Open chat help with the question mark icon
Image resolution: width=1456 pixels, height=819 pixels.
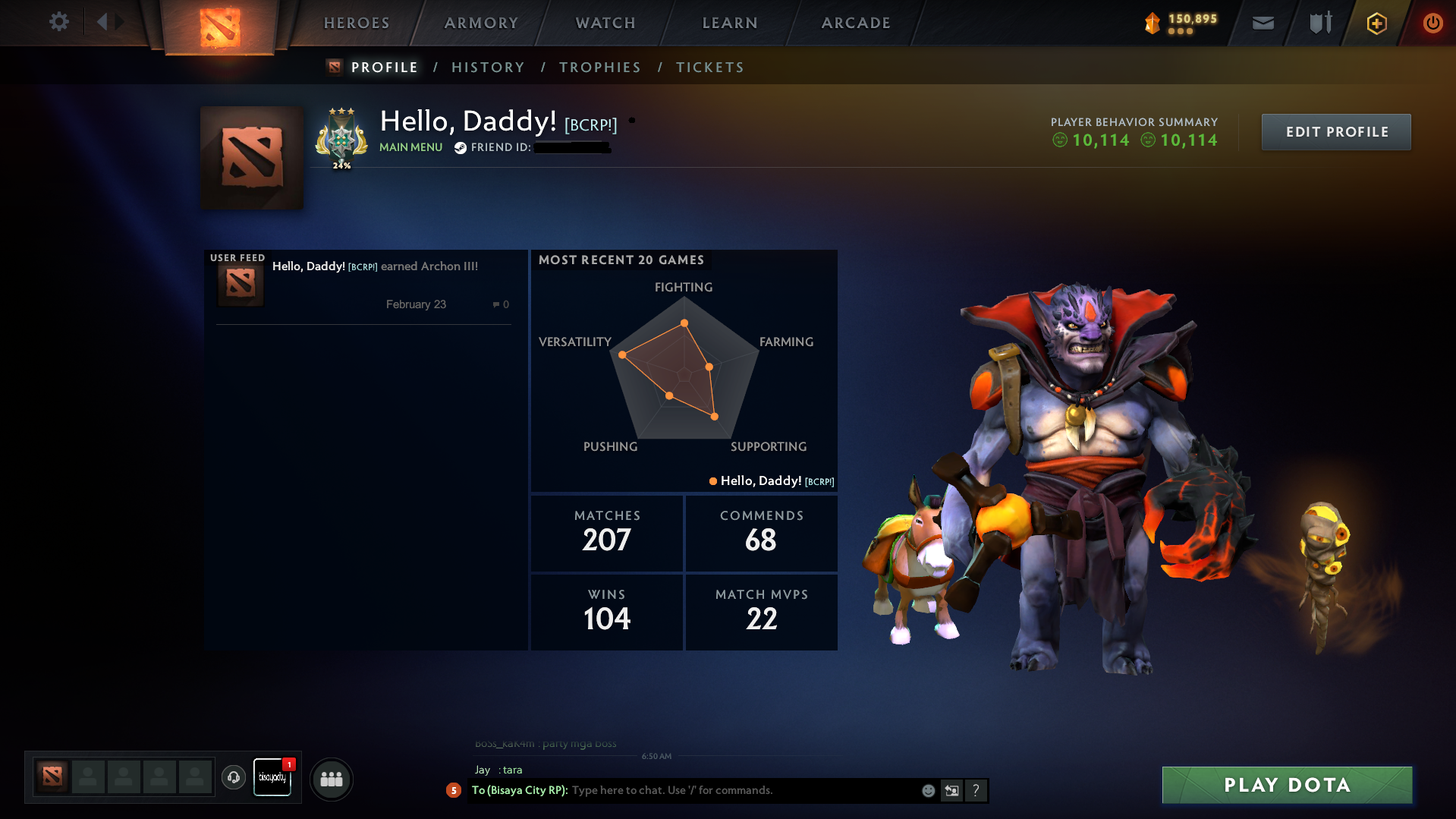976,790
